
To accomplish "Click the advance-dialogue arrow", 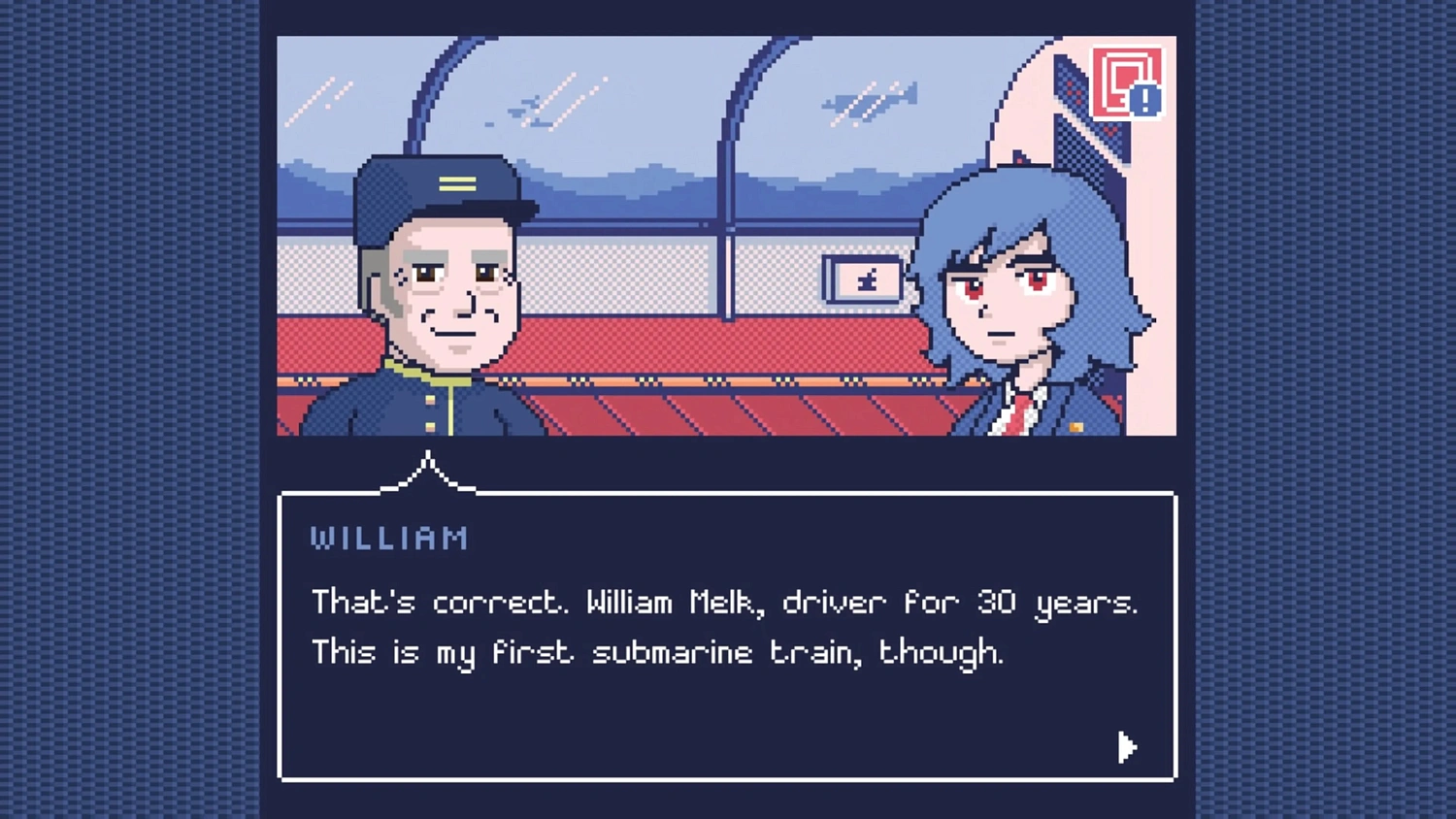I will [1126, 747].
